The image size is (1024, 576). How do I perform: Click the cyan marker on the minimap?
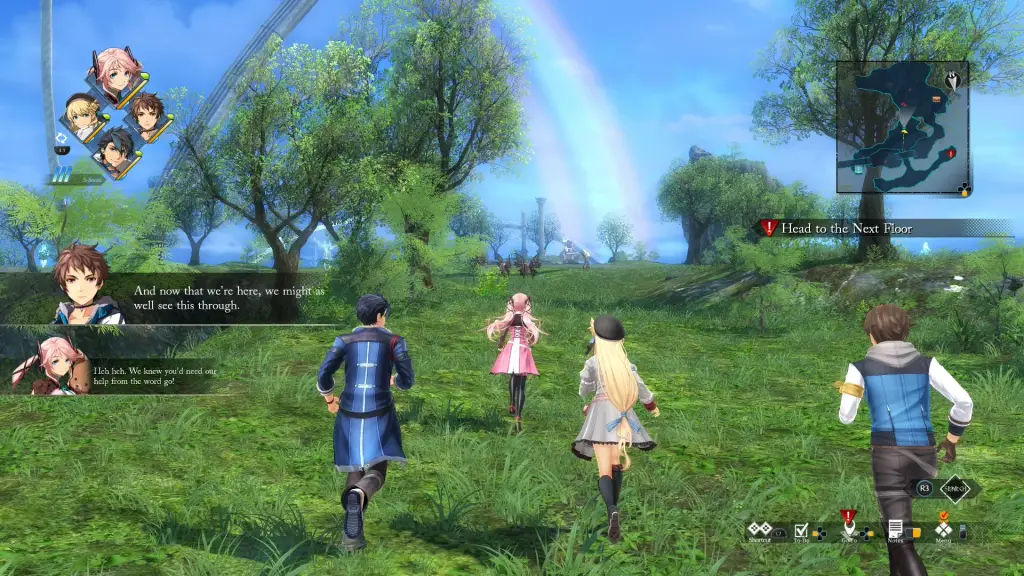pyautogui.click(x=858, y=170)
